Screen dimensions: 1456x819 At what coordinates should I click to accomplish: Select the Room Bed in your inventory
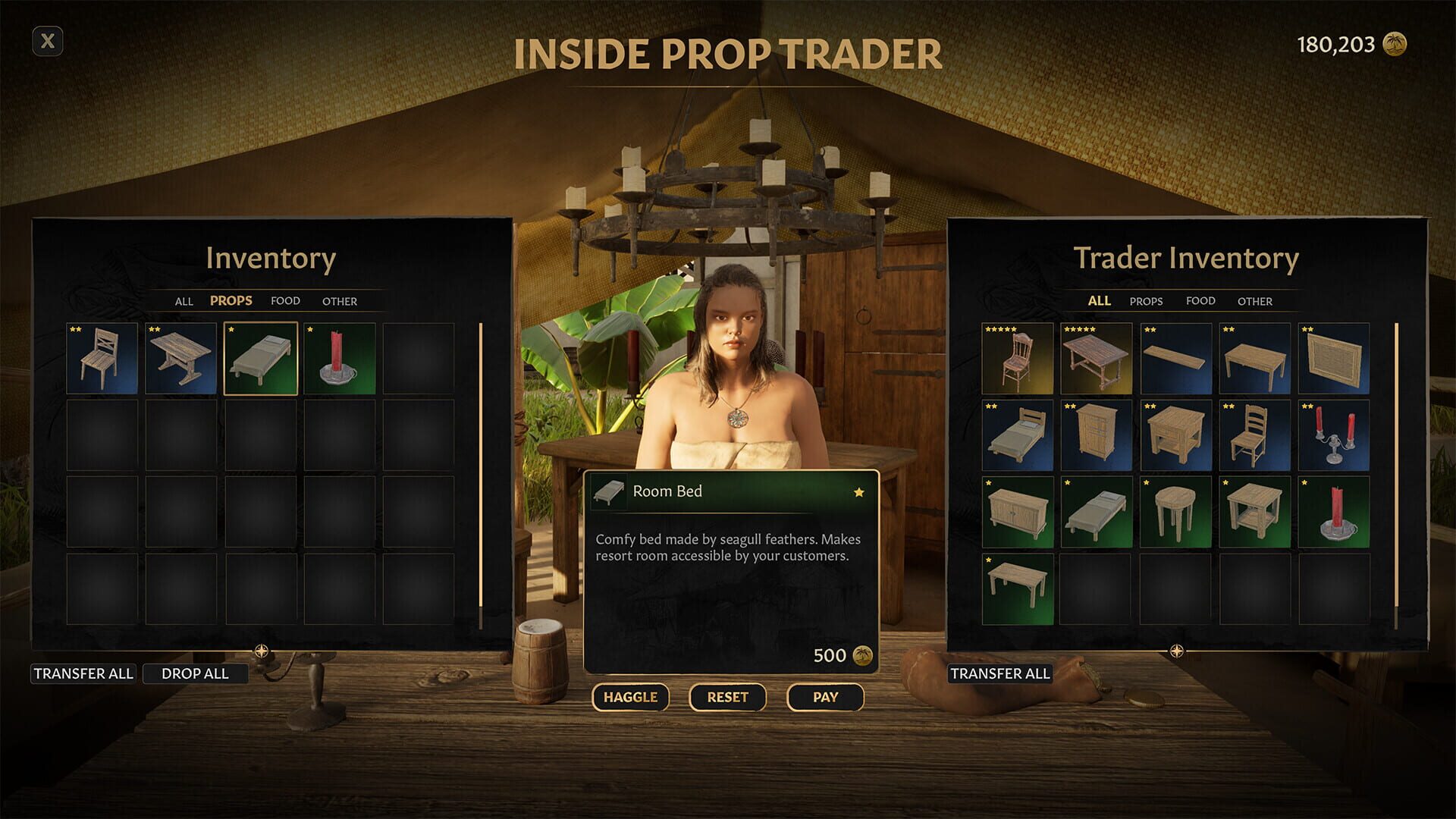coord(261,356)
